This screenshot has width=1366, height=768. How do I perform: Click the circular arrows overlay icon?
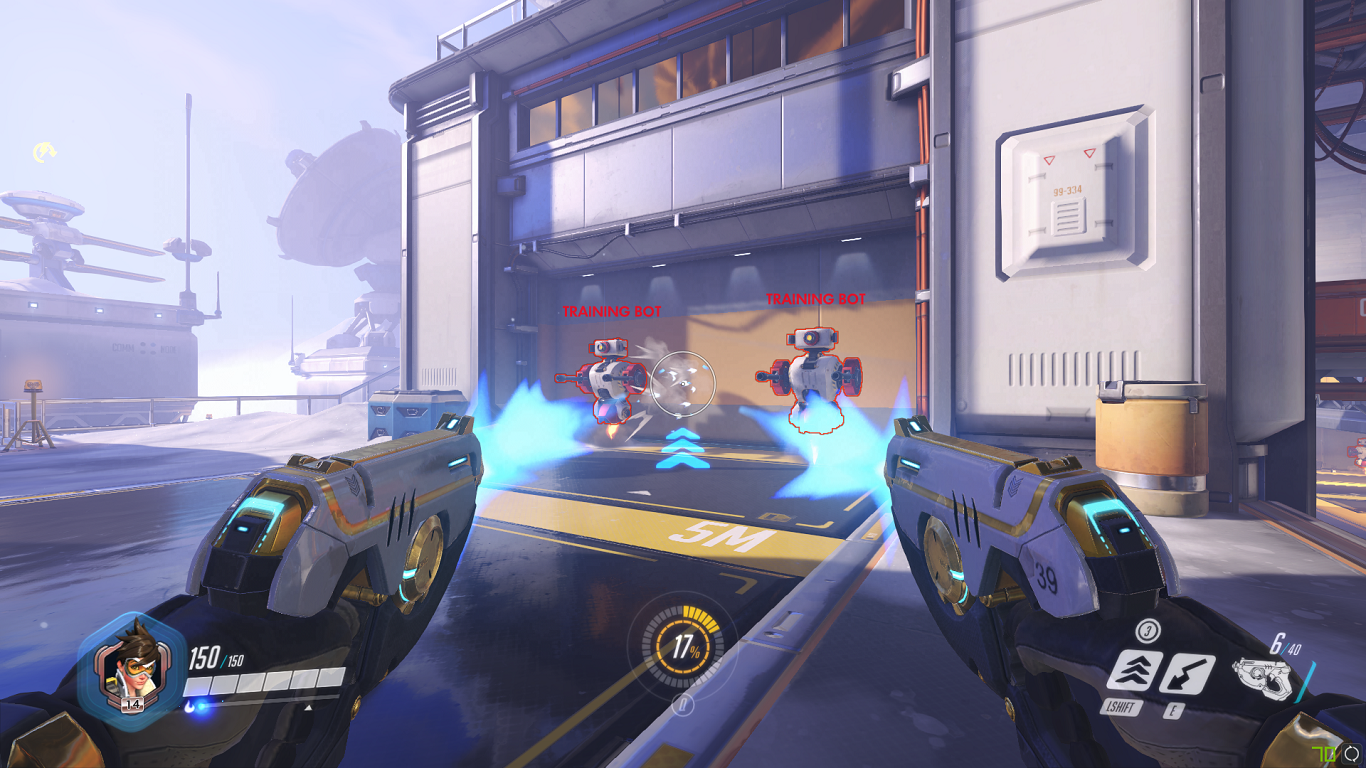[x=1352, y=753]
